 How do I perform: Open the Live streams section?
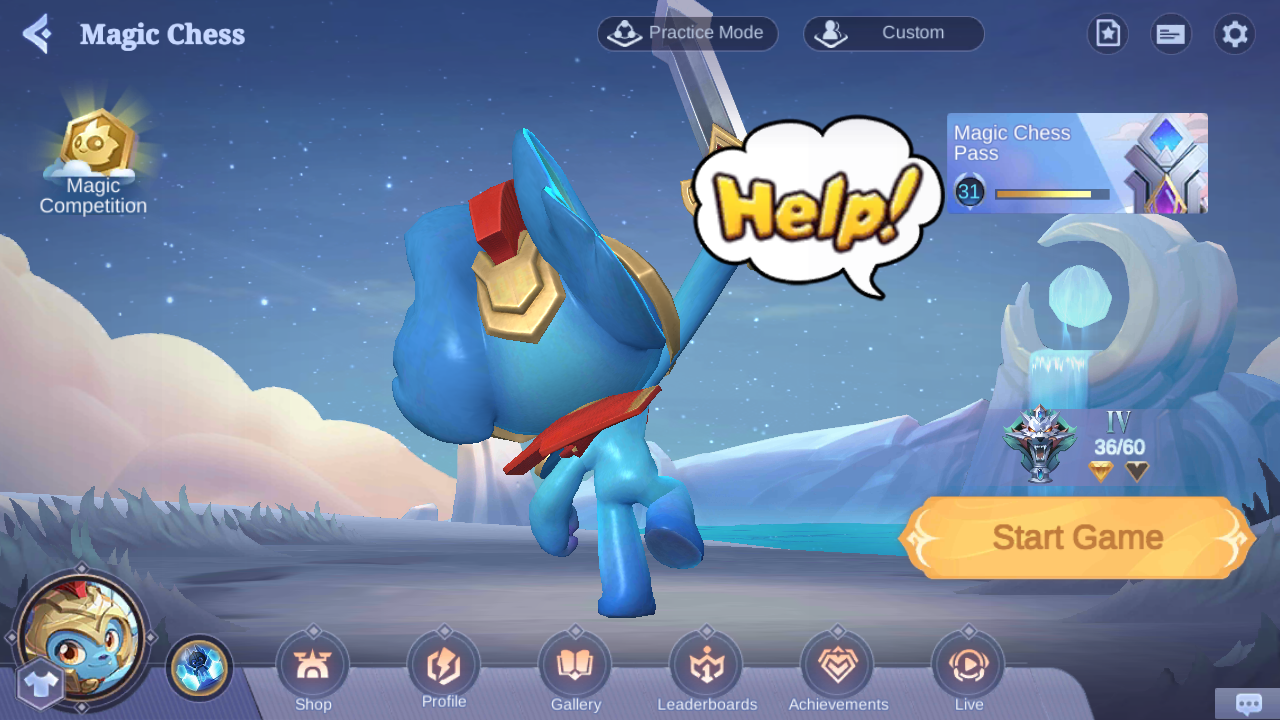[x=968, y=668]
